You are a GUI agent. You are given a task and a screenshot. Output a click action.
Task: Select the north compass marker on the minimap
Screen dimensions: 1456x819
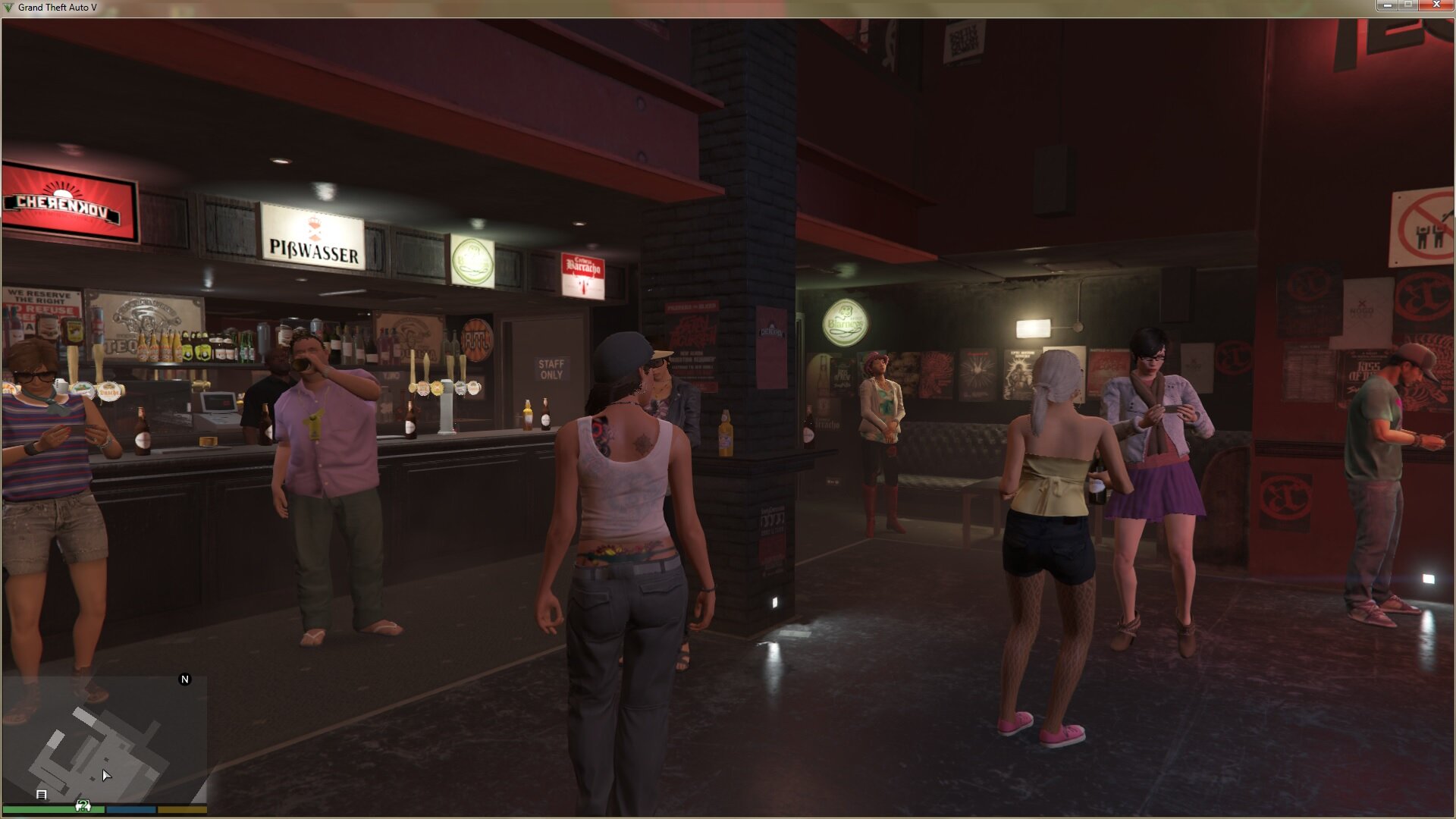184,679
